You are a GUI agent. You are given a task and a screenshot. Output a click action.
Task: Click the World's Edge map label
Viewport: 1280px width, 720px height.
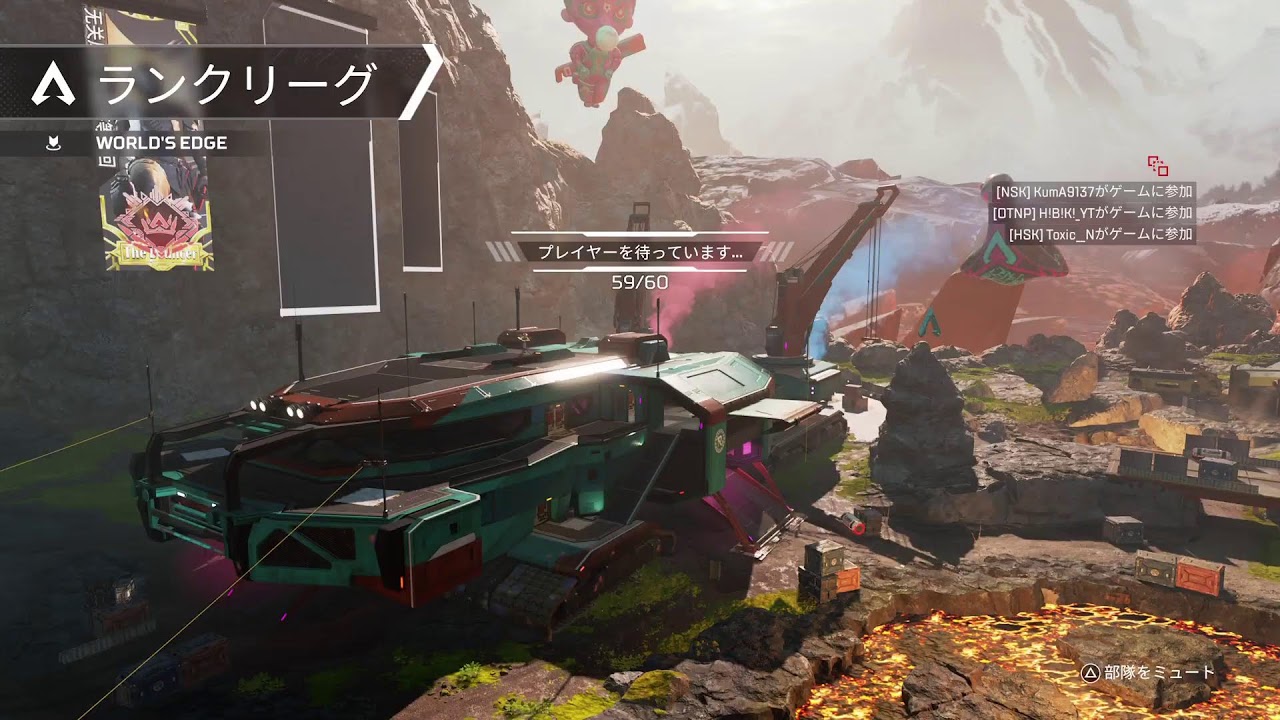[160, 143]
